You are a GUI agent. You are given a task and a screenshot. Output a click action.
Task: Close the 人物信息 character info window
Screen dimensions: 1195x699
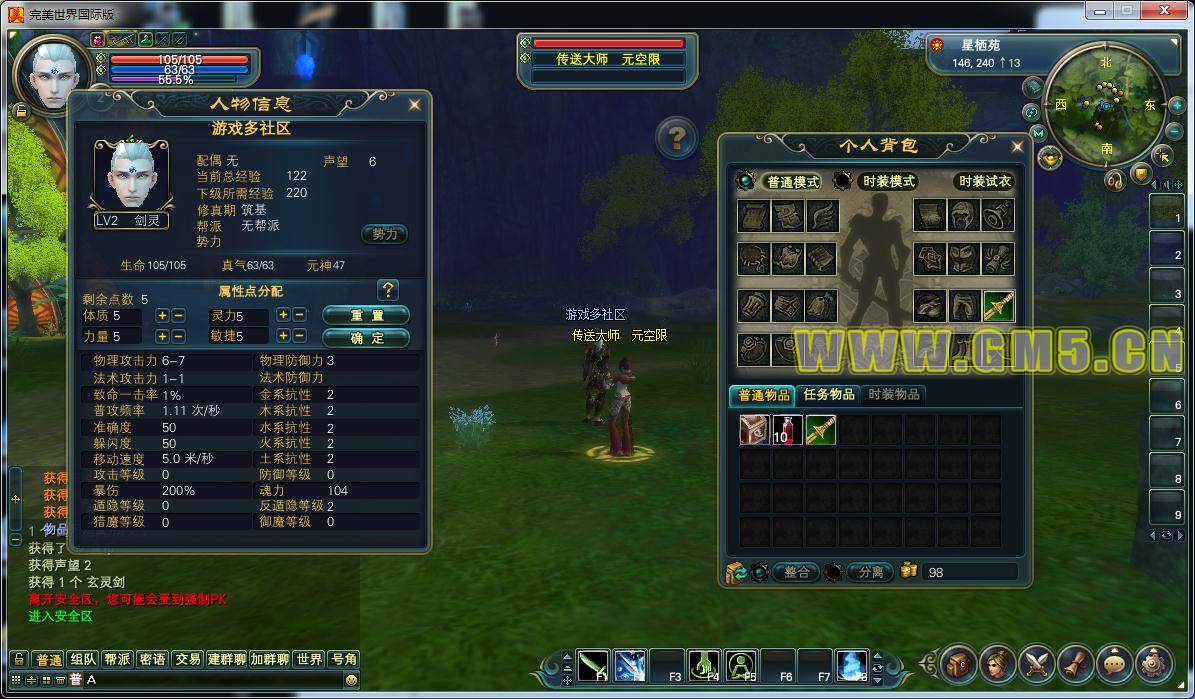[x=414, y=104]
